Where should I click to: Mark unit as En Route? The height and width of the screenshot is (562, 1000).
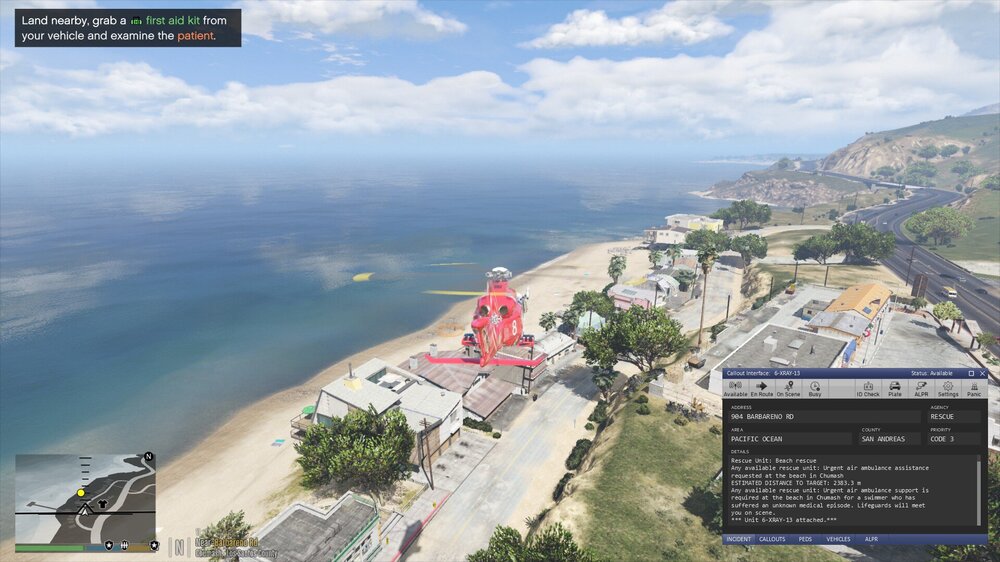click(762, 389)
